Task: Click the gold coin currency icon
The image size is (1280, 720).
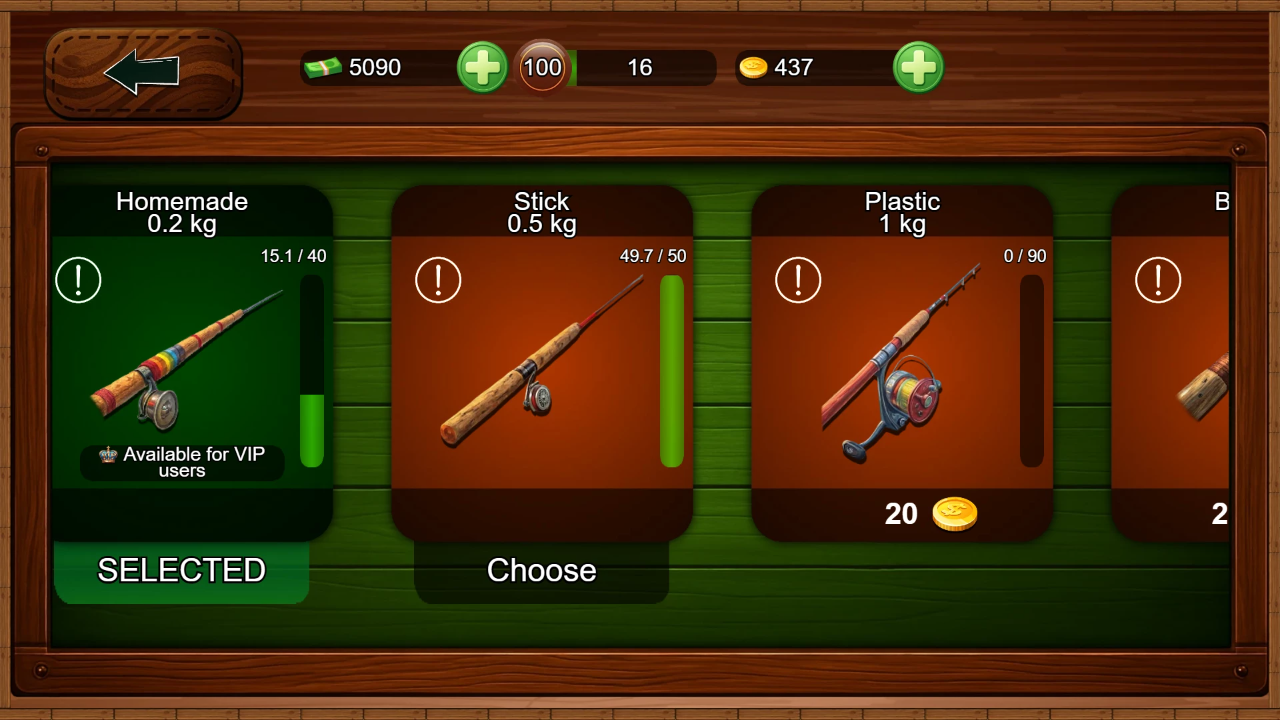Action: 754,67
